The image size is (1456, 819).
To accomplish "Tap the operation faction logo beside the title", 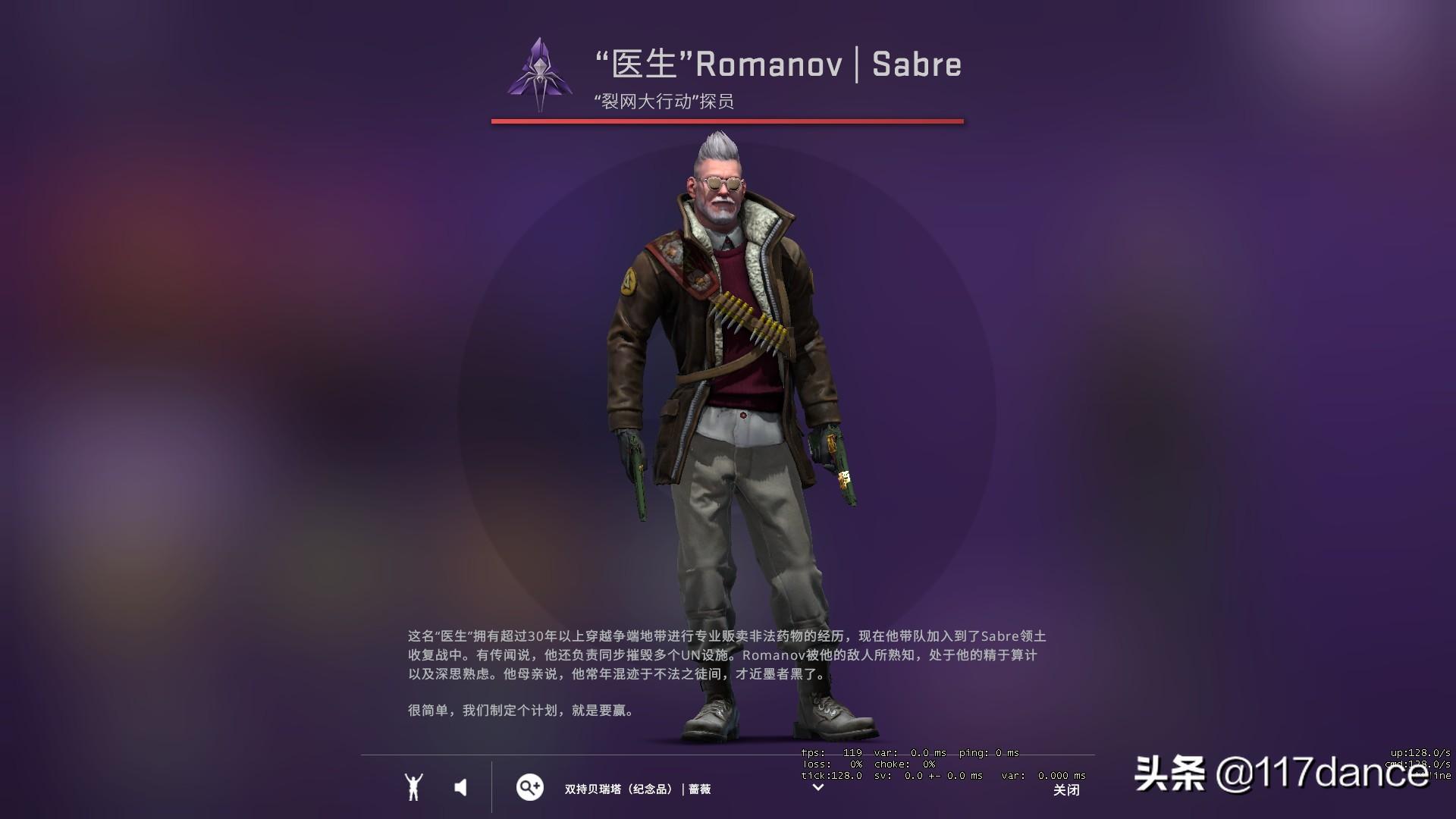I will 540,75.
